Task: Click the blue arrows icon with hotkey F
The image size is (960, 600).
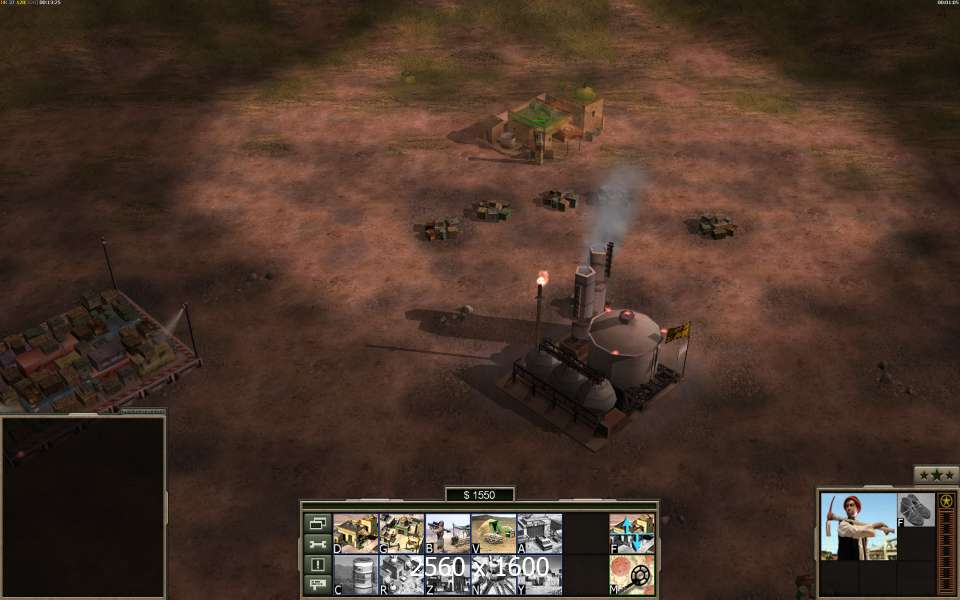Action: tap(632, 533)
